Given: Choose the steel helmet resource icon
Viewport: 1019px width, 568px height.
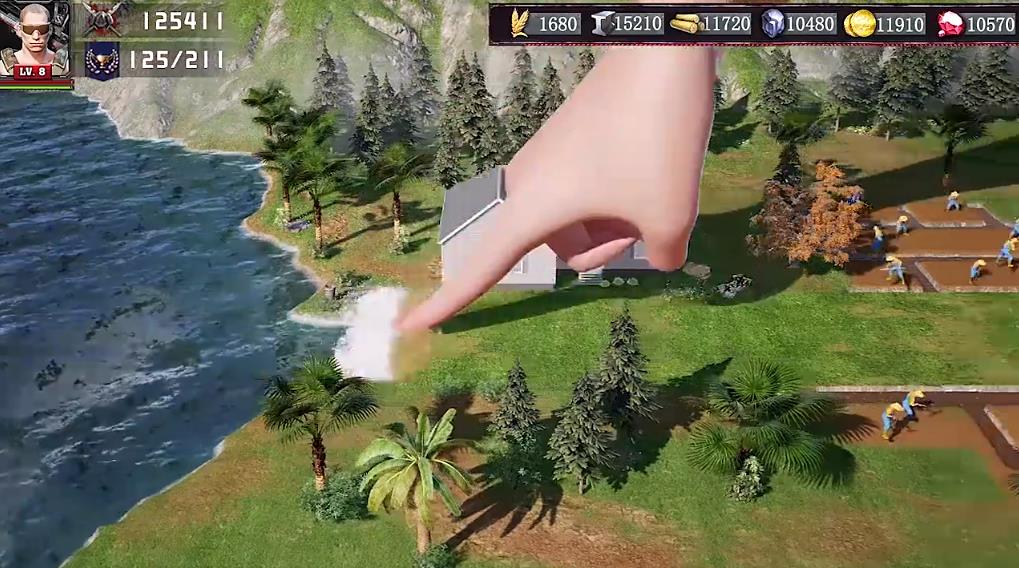Looking at the screenshot, I should click(773, 23).
